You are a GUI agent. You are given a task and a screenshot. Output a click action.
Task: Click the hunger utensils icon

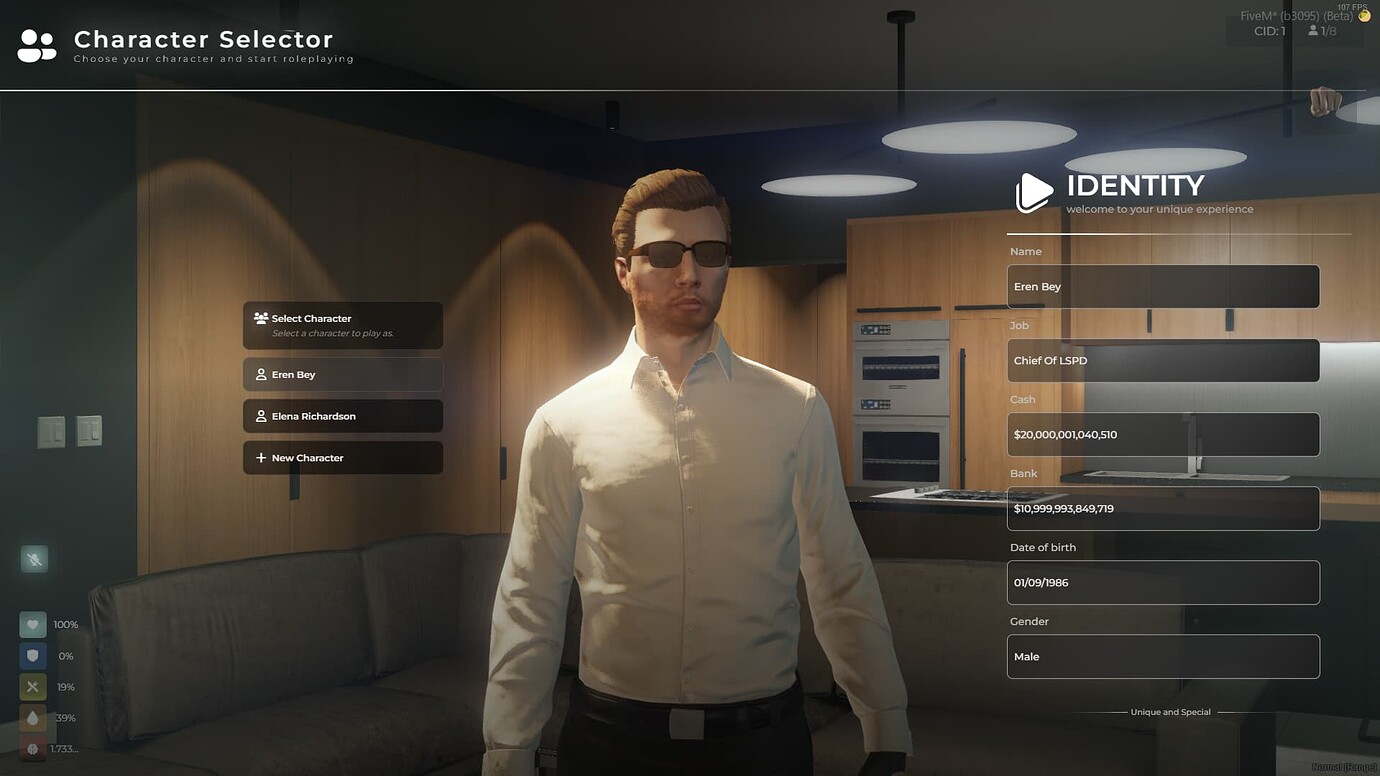pyautogui.click(x=33, y=686)
